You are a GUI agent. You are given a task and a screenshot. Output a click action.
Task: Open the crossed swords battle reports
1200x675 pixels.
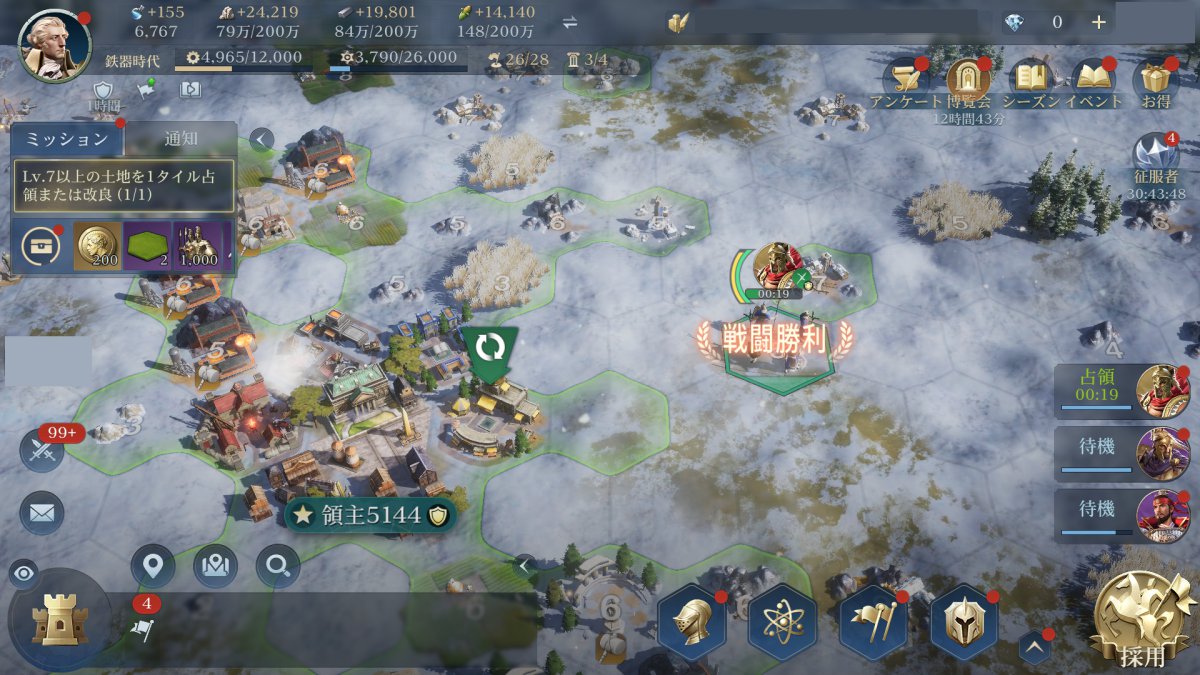tap(42, 451)
